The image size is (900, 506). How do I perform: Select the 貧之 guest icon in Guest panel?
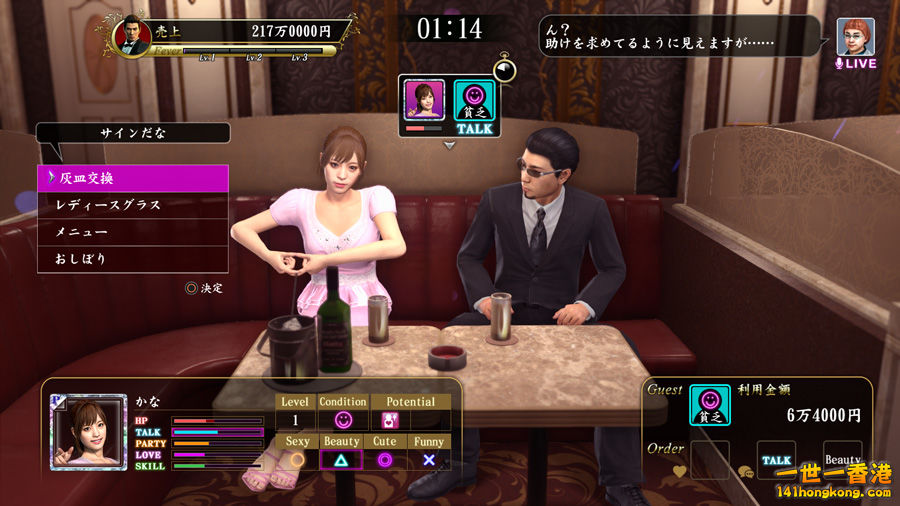[x=710, y=406]
